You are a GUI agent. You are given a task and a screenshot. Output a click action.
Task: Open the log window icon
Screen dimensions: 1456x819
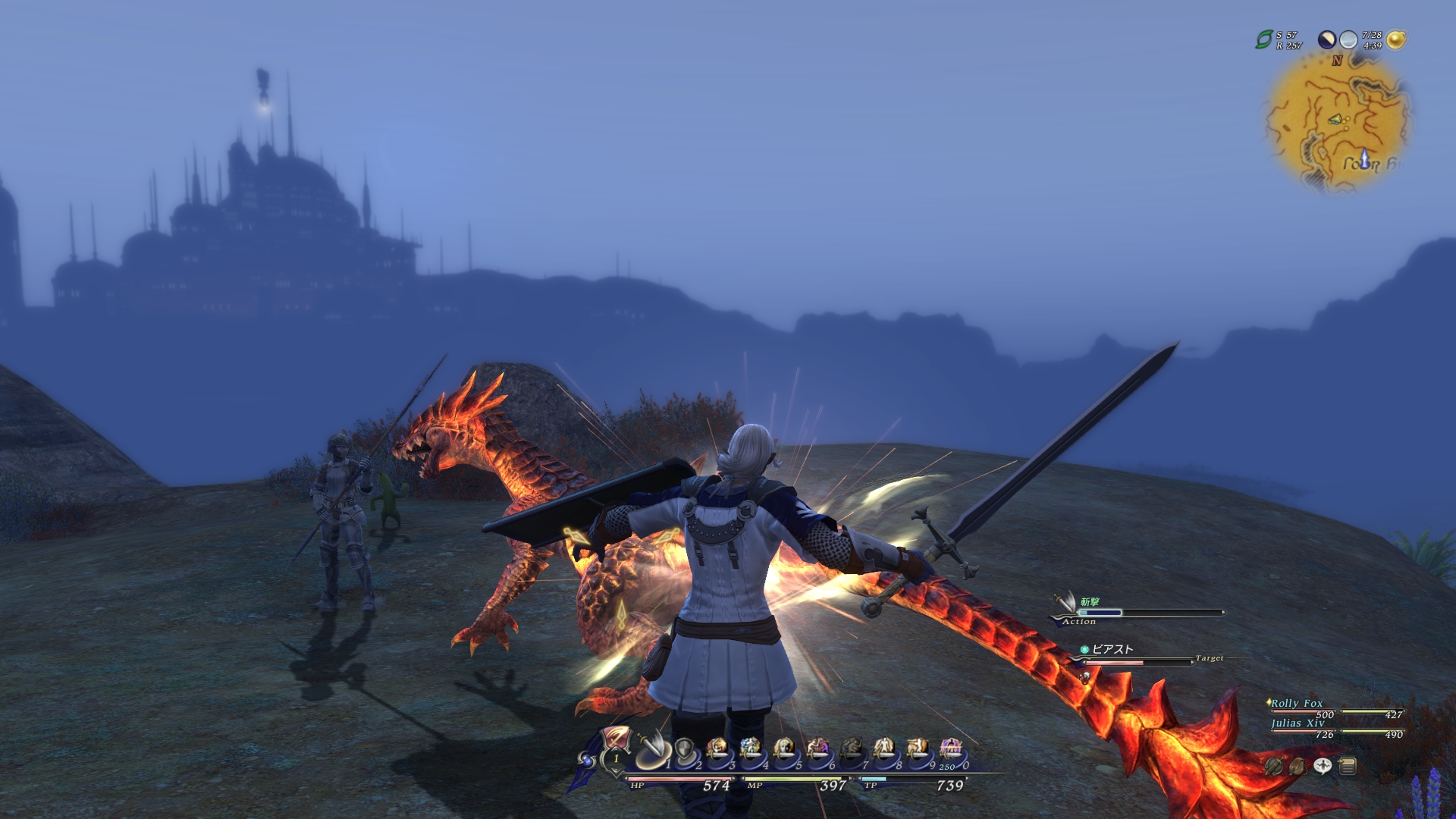tap(1348, 767)
